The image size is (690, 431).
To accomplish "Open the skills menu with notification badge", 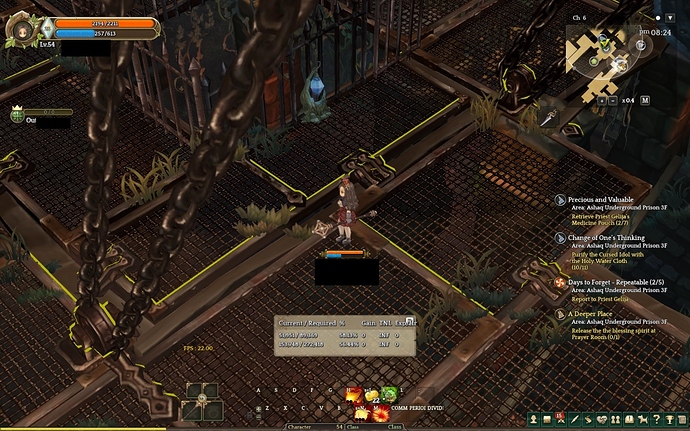I will [561, 418].
